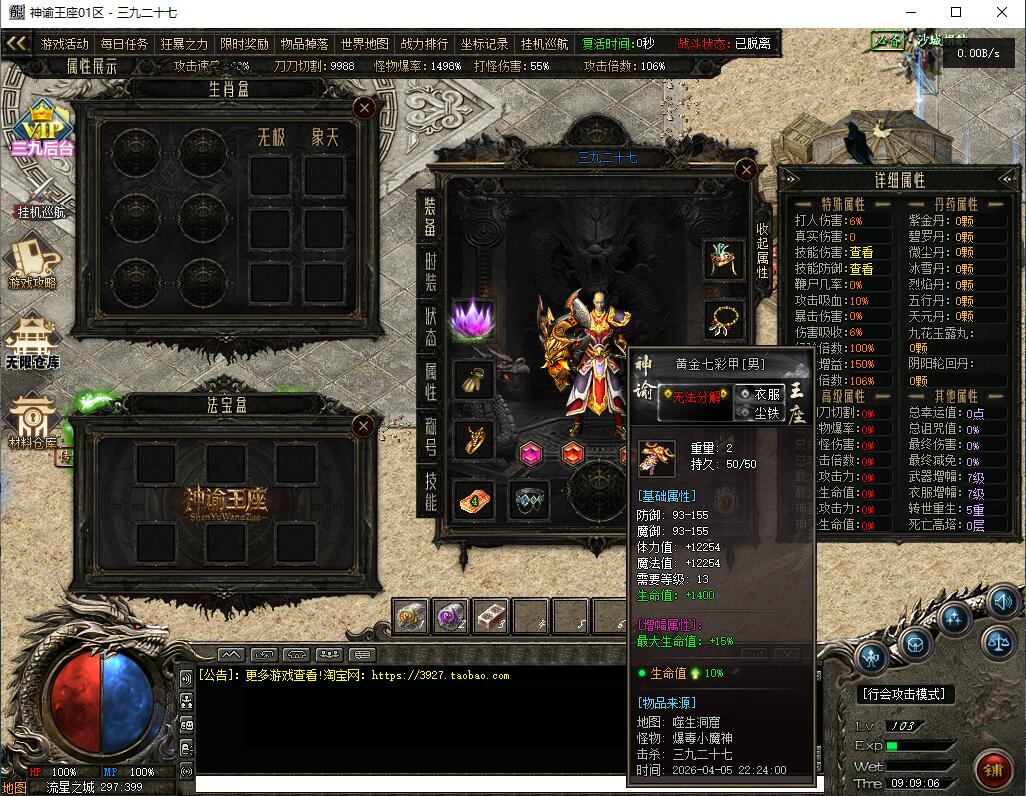Close the 生肖盒 zodiac box panel
Image resolution: width=1026 pixels, height=796 pixels.
click(366, 106)
